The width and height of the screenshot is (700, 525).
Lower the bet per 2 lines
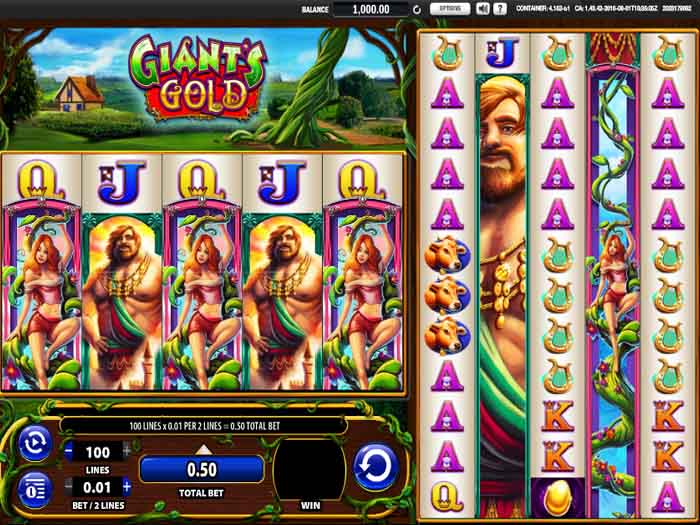point(69,486)
